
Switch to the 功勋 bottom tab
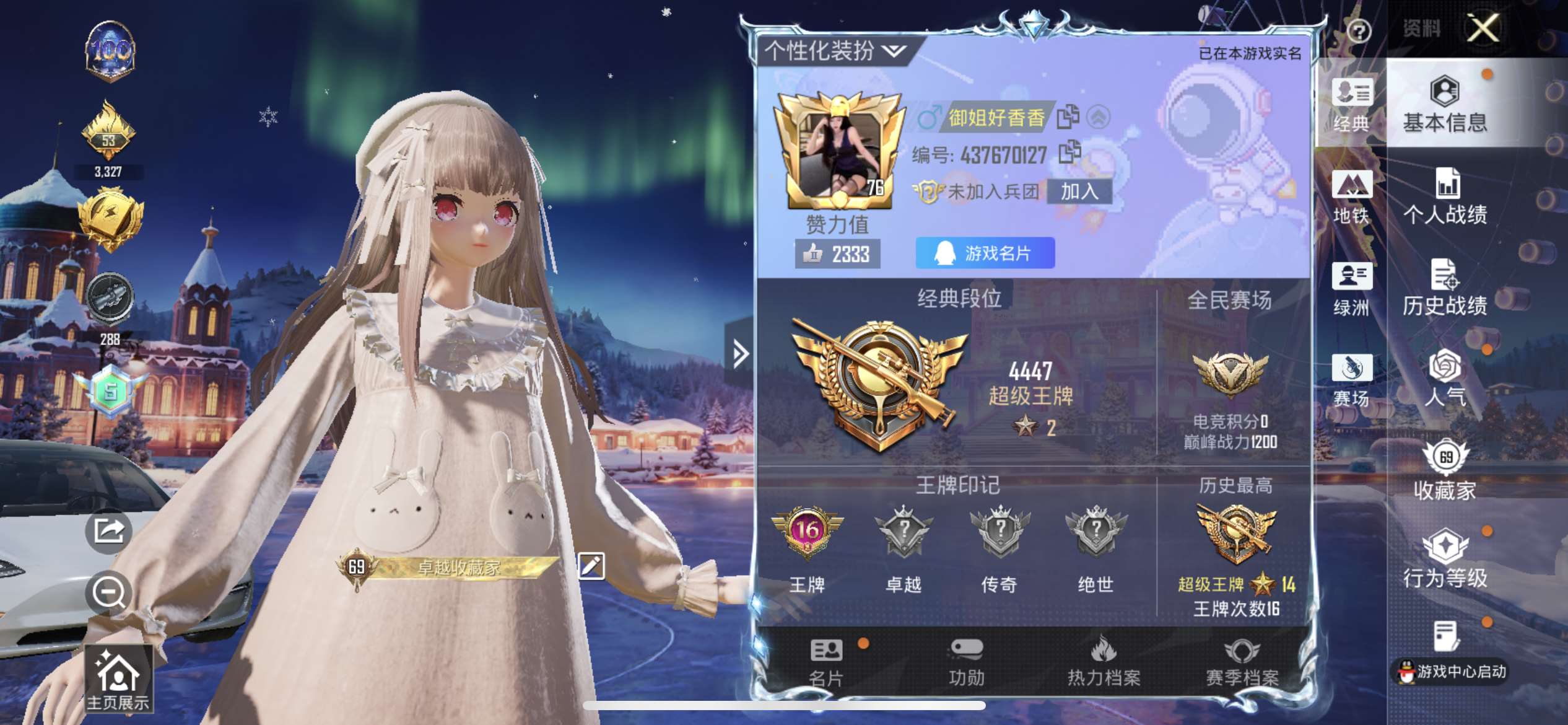[x=966, y=663]
